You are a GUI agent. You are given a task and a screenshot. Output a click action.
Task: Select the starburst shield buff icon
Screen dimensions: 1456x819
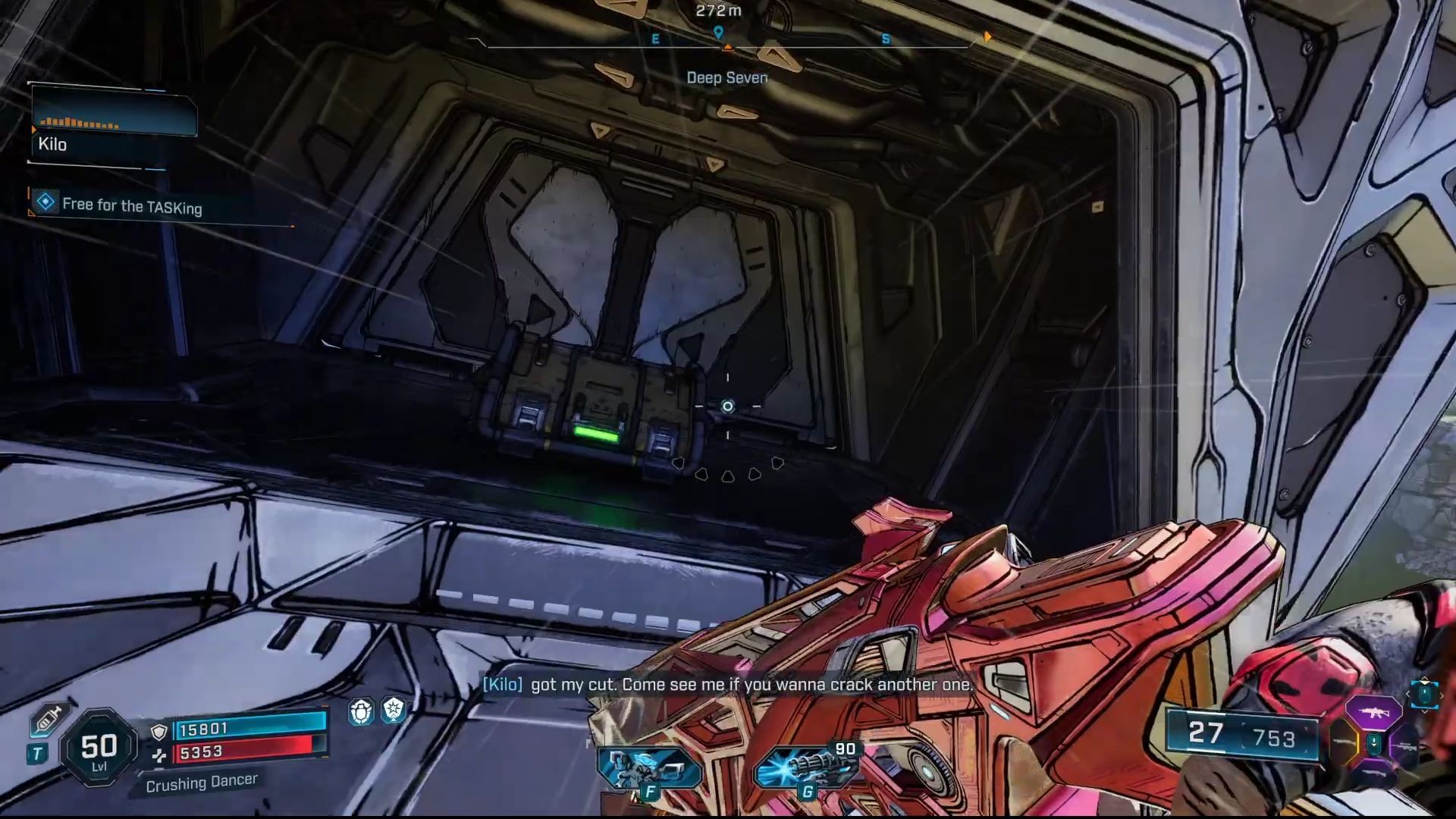click(x=394, y=711)
